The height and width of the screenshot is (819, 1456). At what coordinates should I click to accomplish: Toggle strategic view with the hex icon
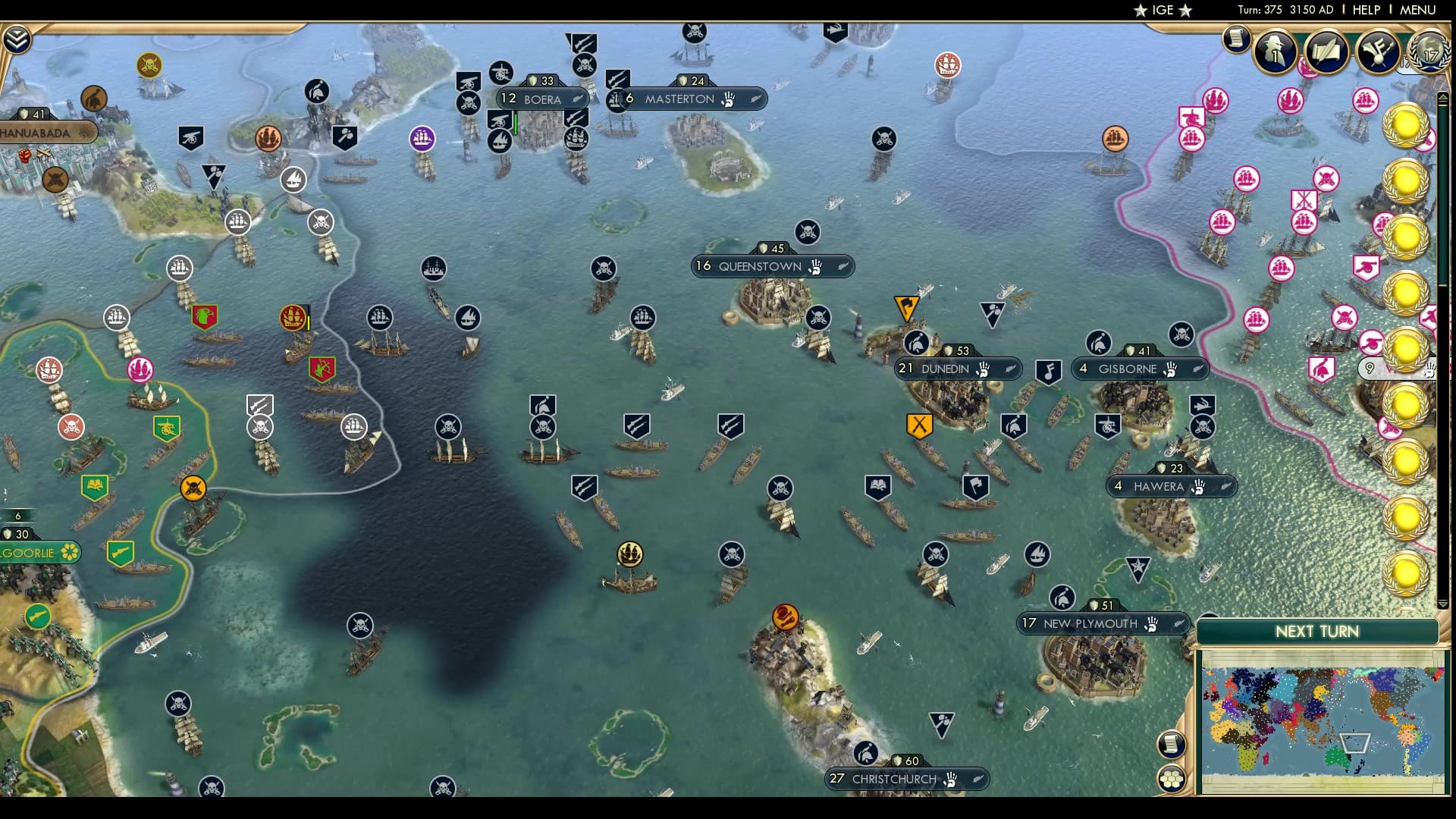click(x=1171, y=778)
